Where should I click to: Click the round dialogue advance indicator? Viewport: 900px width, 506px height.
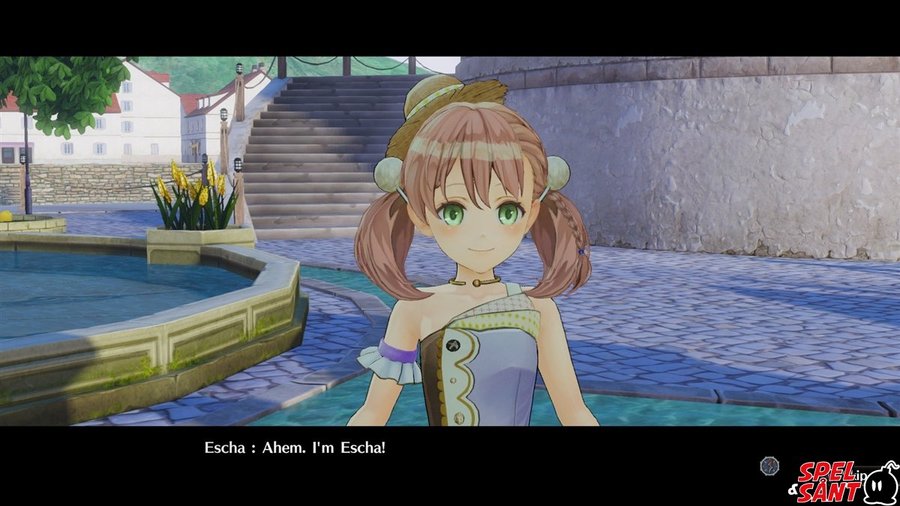768,465
